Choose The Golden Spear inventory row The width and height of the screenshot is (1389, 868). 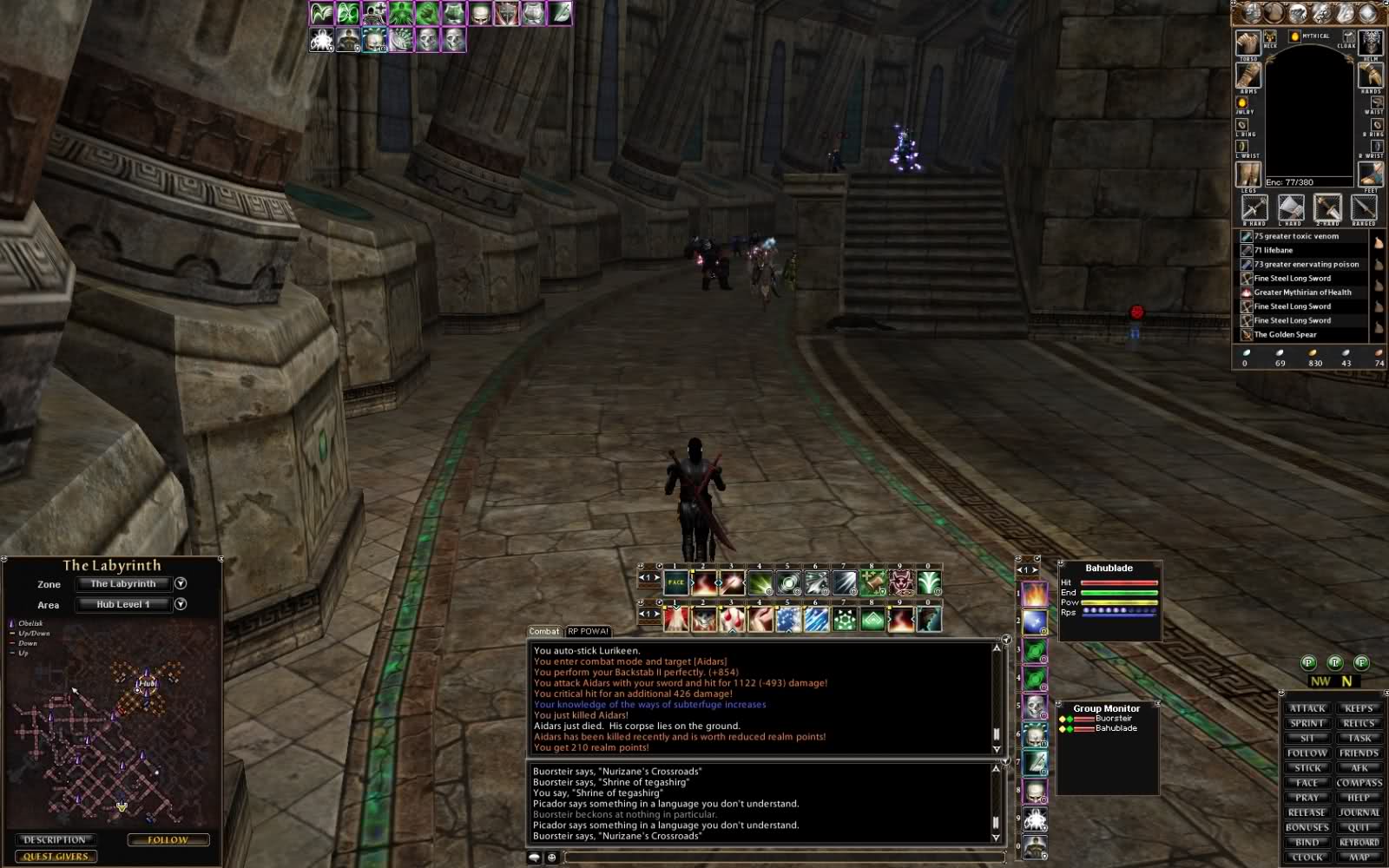[1285, 334]
